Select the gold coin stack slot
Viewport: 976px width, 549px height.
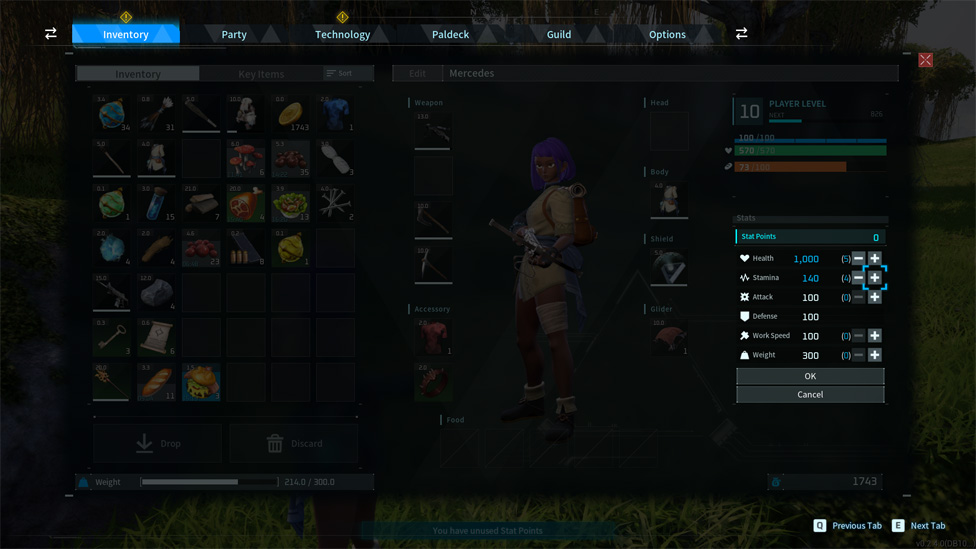291,115
